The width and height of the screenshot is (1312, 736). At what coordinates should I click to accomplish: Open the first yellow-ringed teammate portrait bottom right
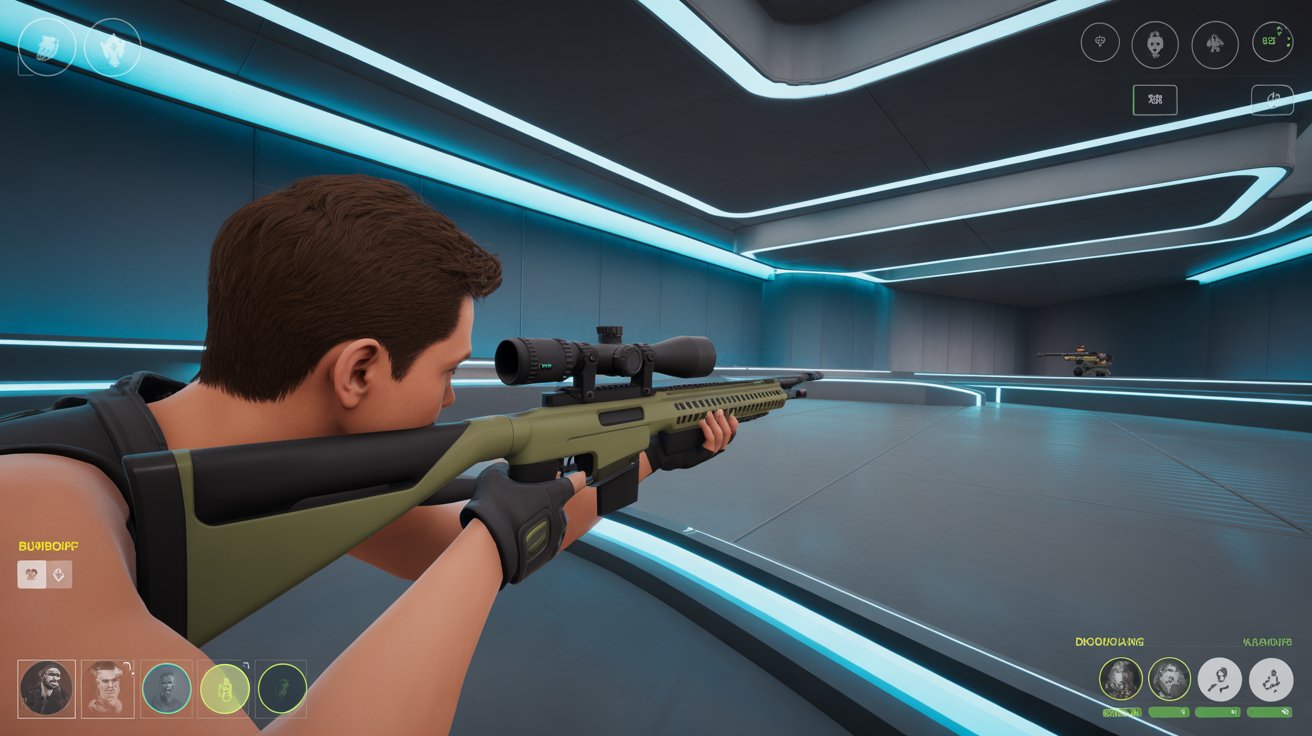(1120, 679)
